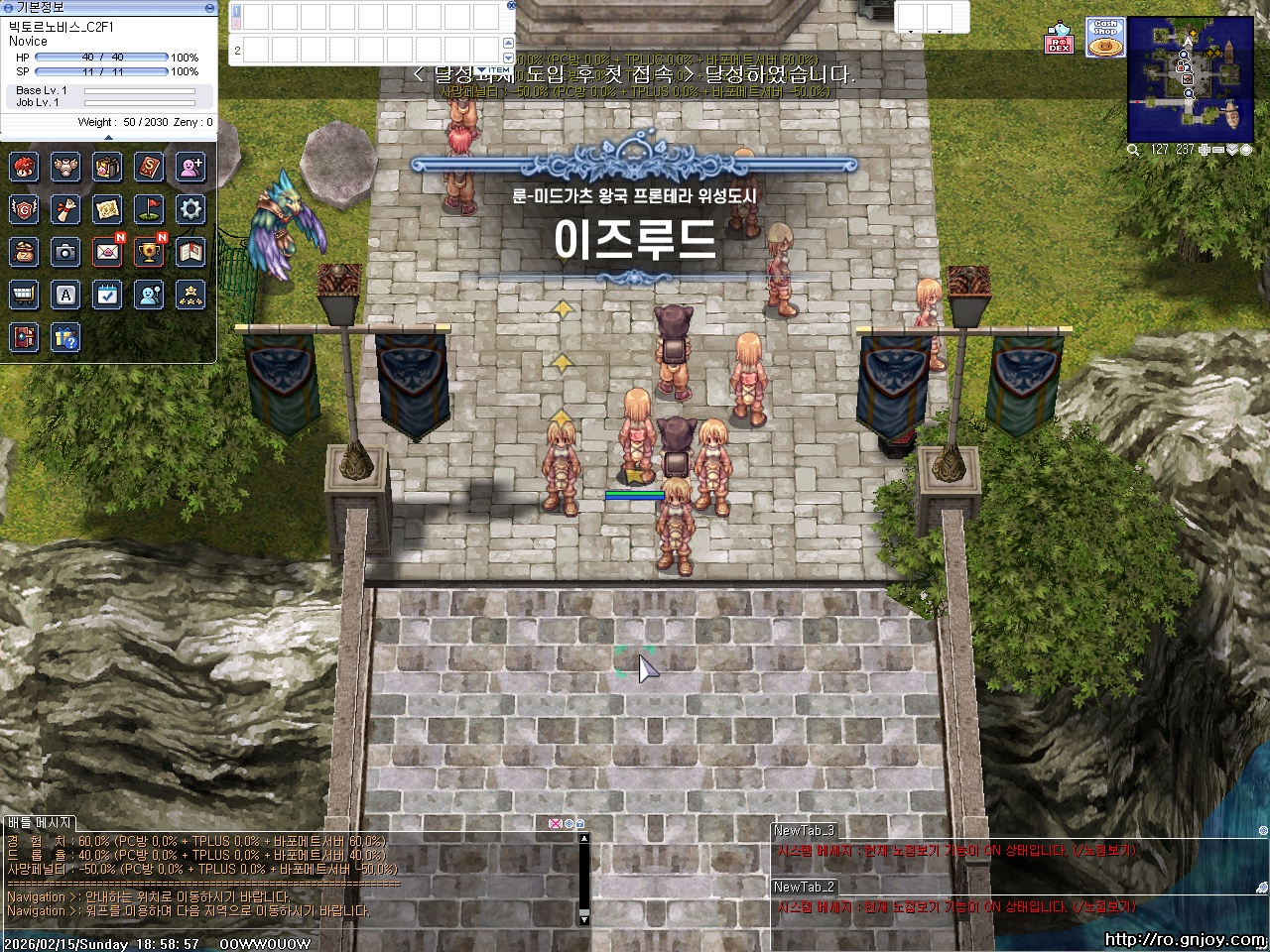
Task: Collapse the minimap with double chevron
Action: pos(1232,149)
